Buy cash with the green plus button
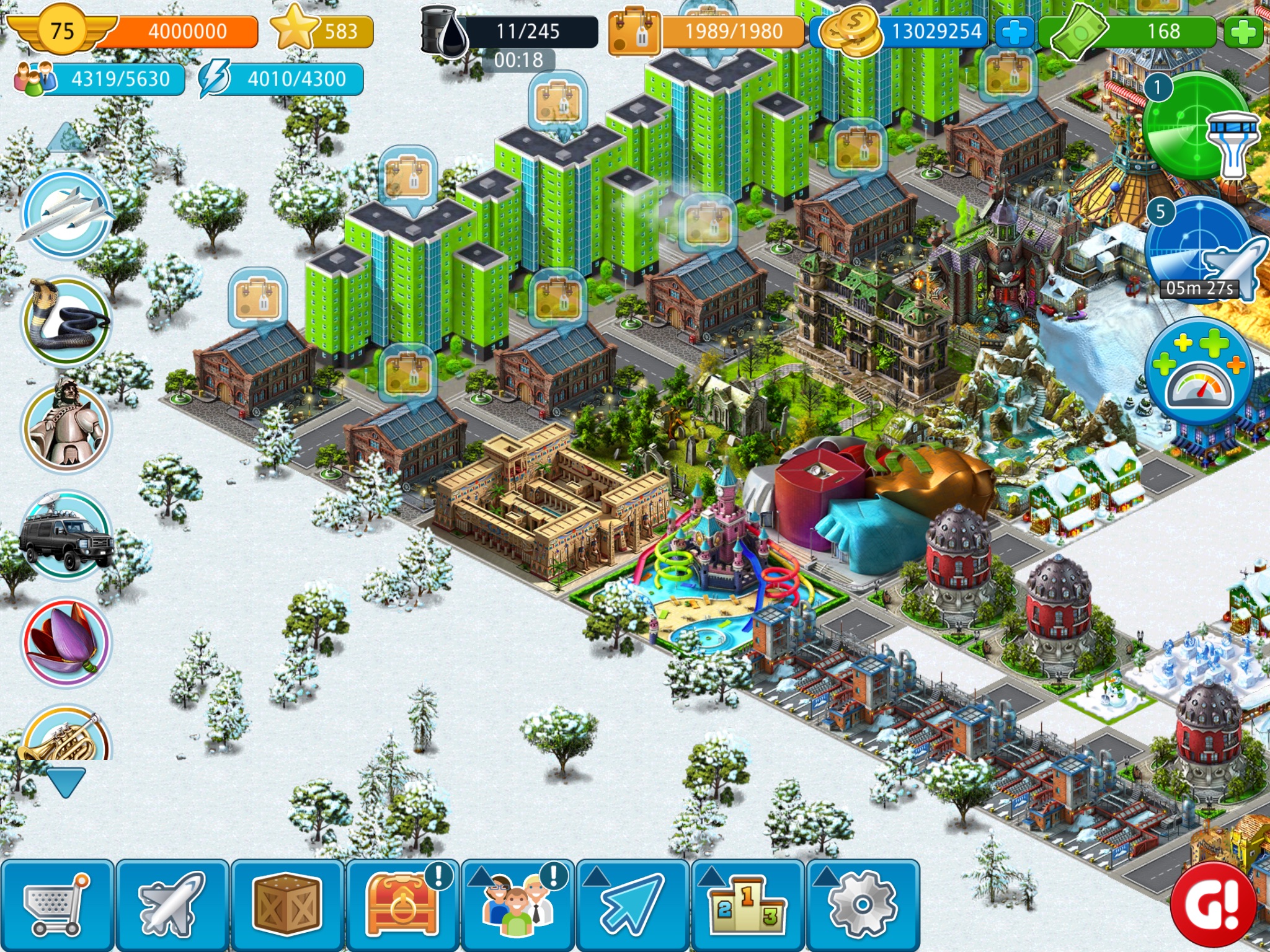Image resolution: width=1270 pixels, height=952 pixels. [x=1243, y=32]
